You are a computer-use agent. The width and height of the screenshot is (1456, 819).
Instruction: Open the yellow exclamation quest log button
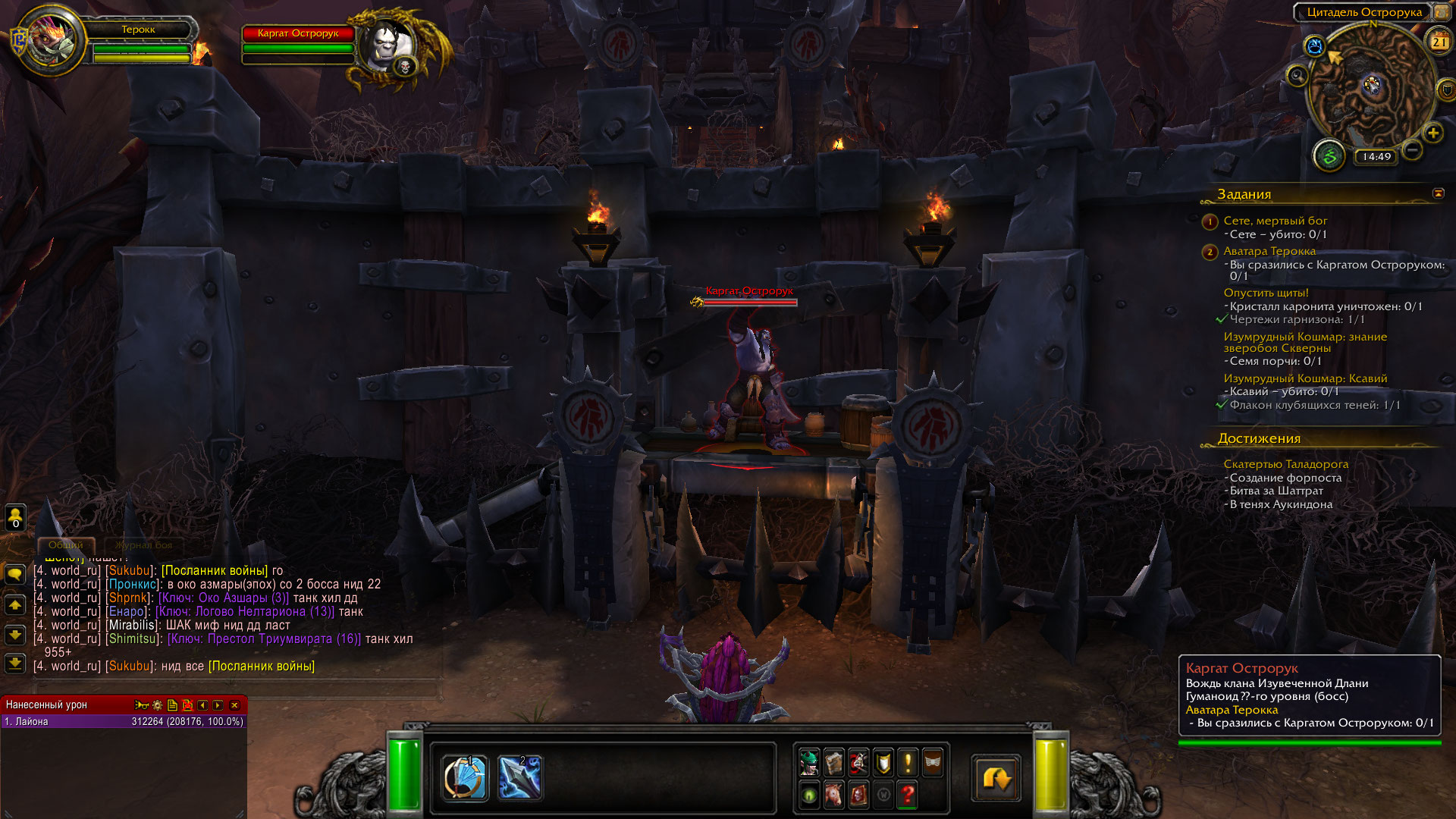tap(908, 762)
